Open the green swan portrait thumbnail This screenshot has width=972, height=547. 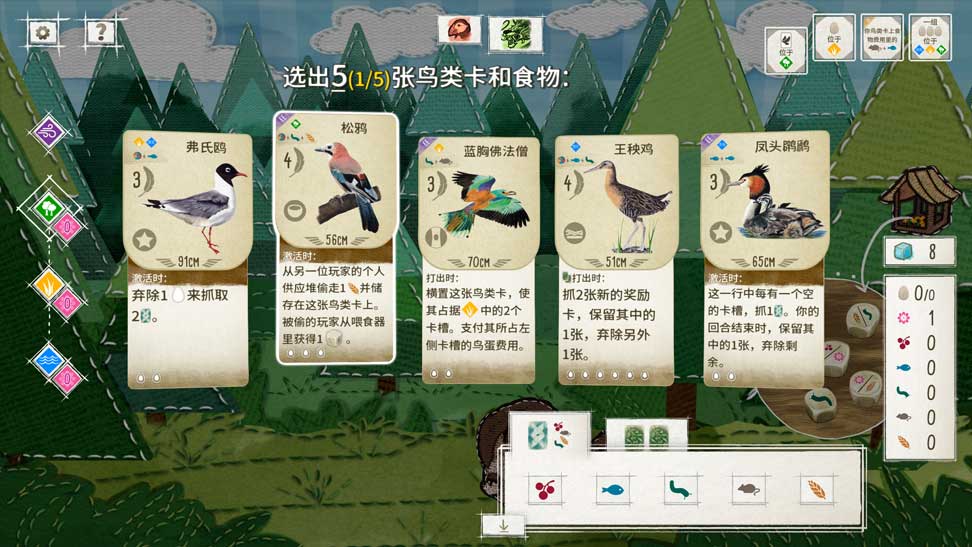(515, 33)
